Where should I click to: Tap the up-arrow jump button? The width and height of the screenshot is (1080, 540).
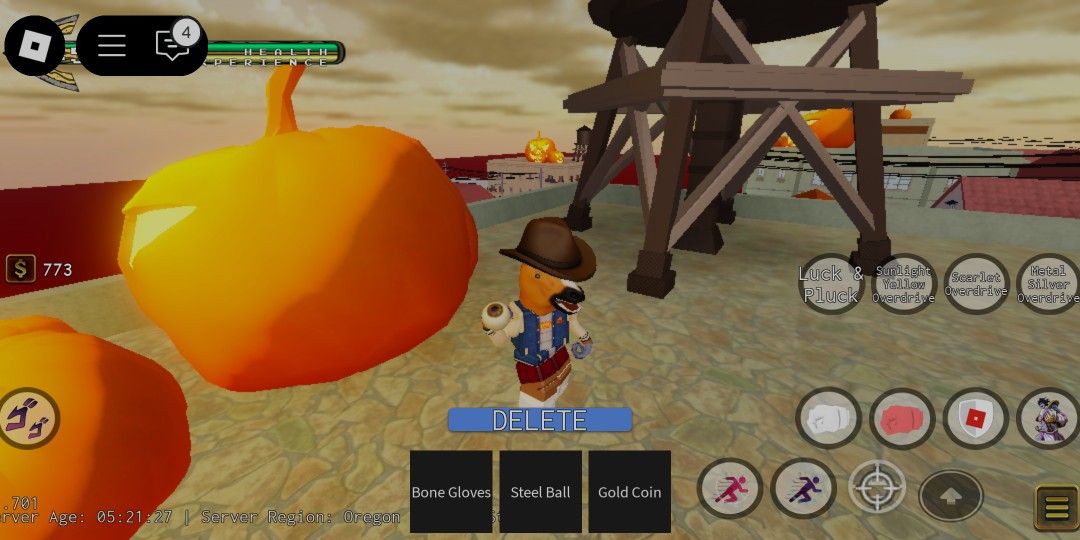[950, 495]
